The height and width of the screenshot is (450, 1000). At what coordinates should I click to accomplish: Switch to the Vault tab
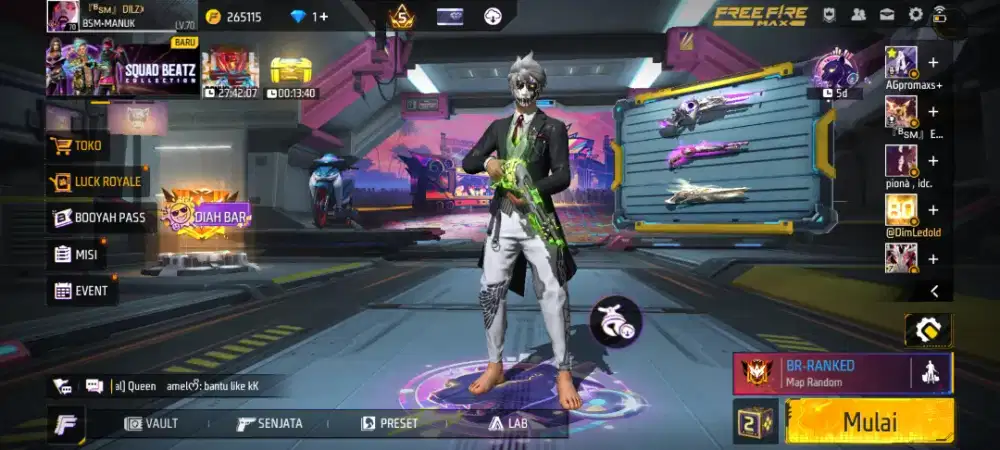click(152, 423)
